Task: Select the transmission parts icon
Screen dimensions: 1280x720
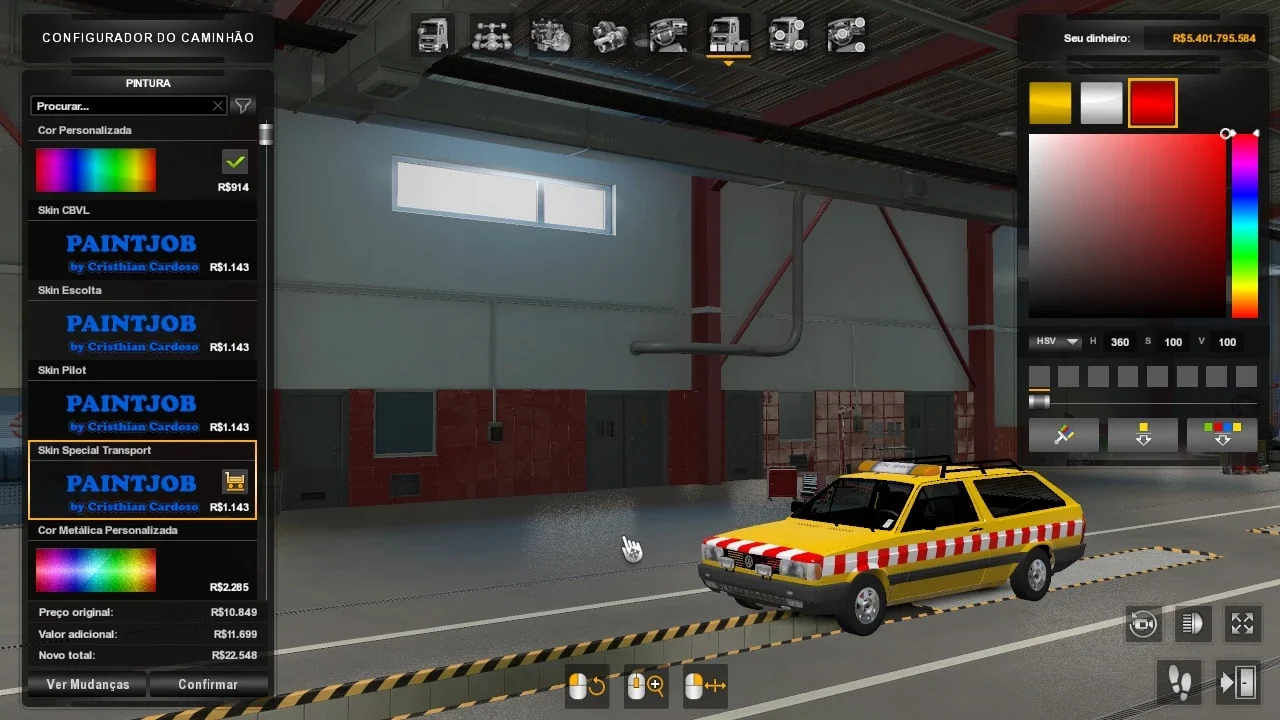Action: (610, 36)
